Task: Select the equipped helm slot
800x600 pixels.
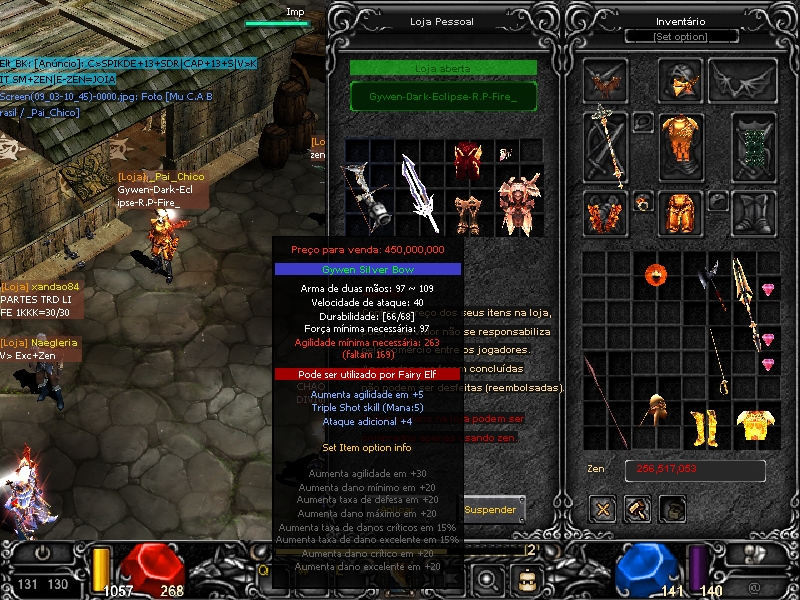Action: (x=680, y=78)
